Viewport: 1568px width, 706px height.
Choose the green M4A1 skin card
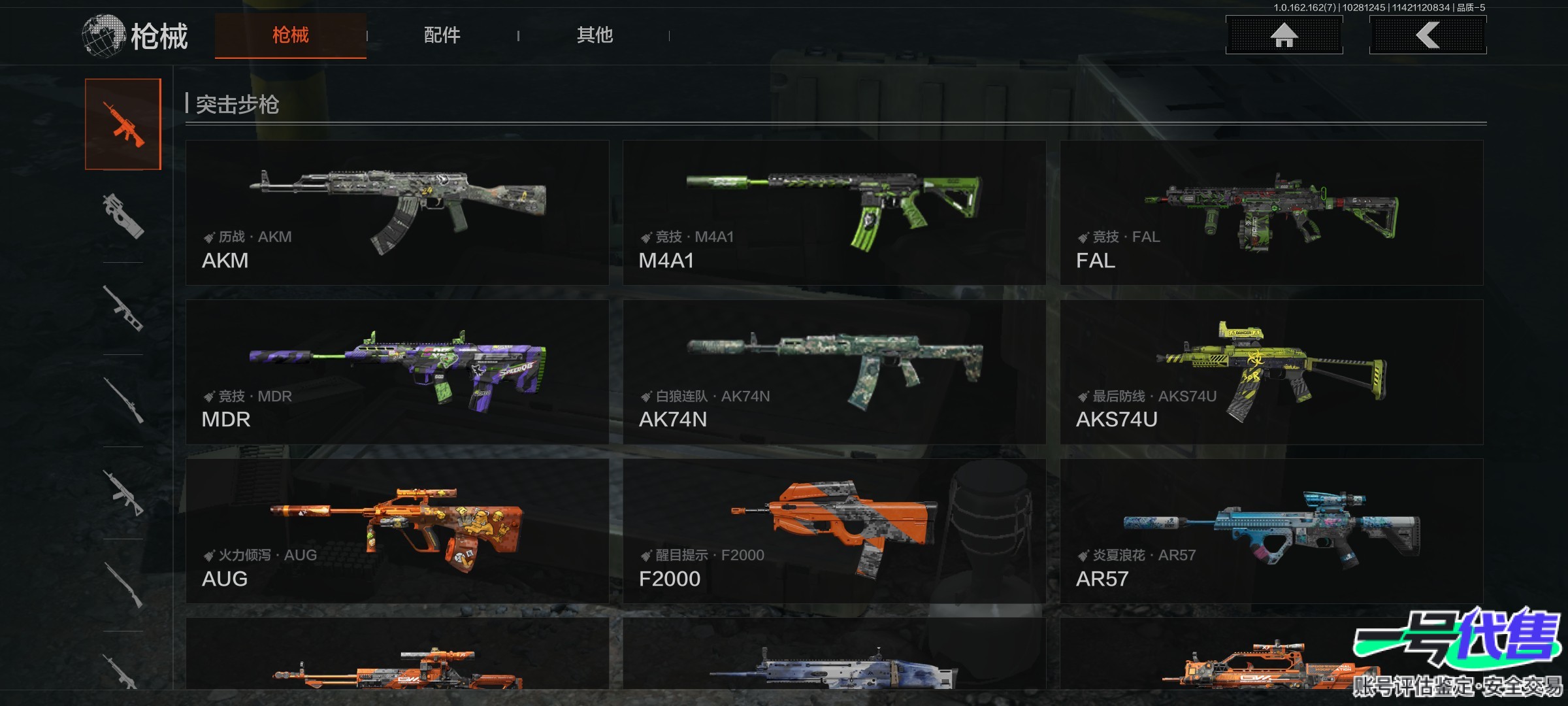(834, 212)
